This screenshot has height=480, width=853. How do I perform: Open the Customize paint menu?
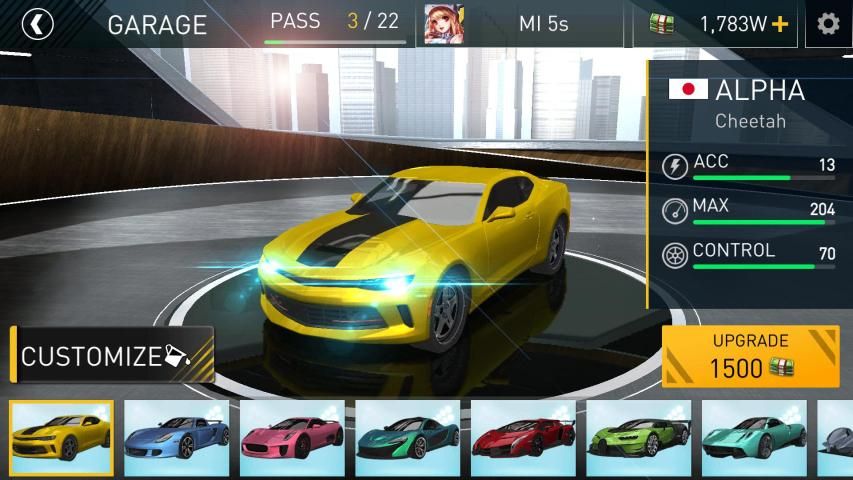(x=113, y=355)
